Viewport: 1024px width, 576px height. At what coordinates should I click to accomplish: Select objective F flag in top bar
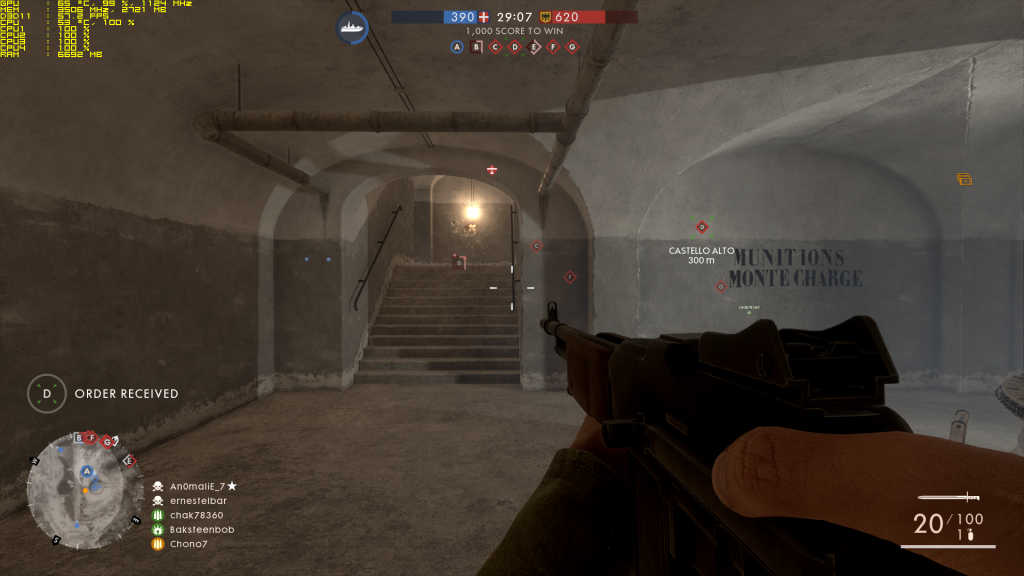tap(553, 46)
